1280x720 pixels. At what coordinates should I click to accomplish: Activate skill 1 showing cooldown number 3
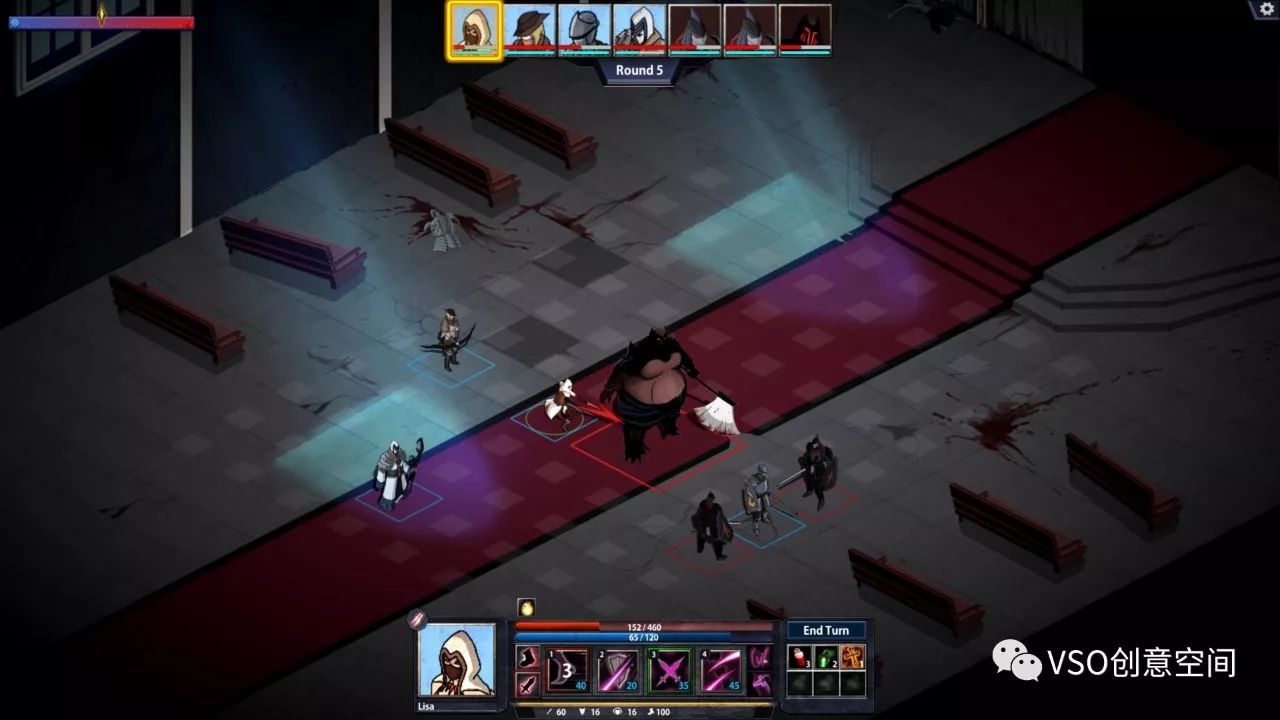click(x=568, y=670)
